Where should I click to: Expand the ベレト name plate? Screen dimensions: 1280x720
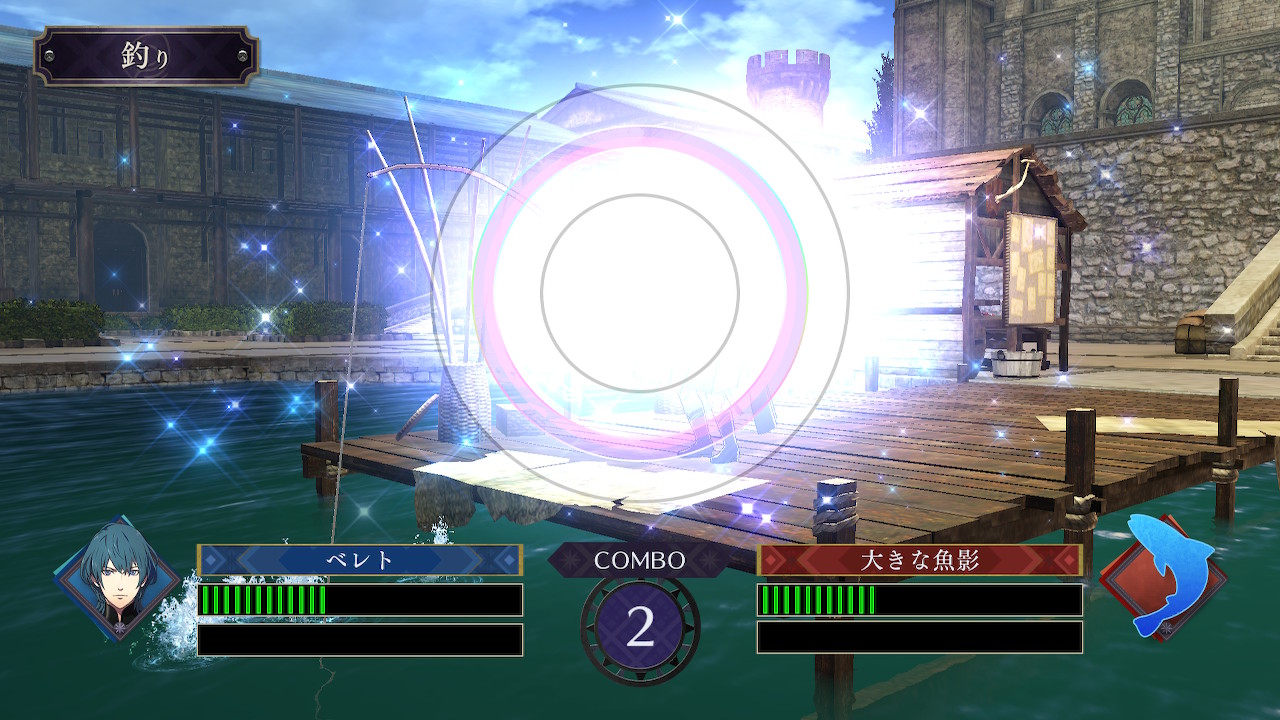tap(360, 558)
